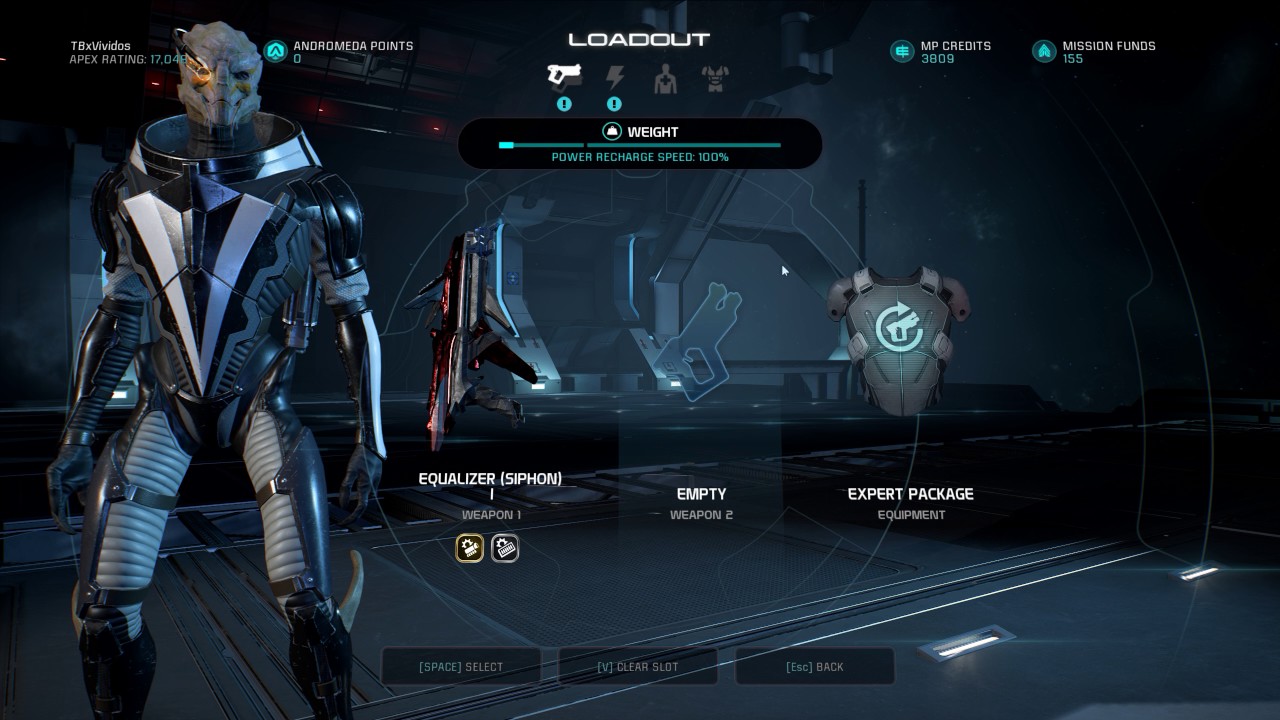This screenshot has height=720, width=1280.
Task: Open the lightning bolt powers tab
Action: tap(615, 77)
